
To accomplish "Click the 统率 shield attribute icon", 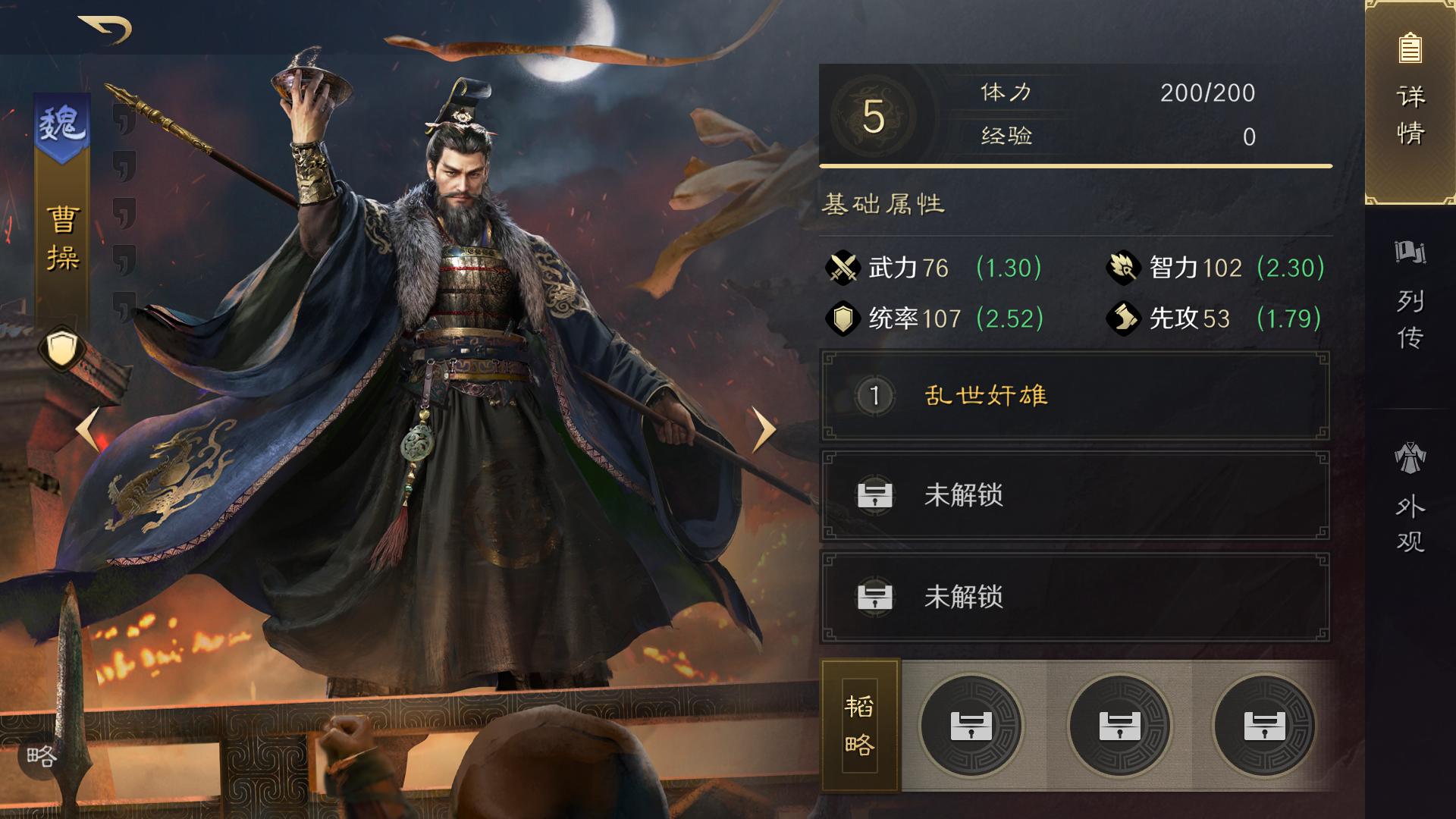I will click(842, 319).
